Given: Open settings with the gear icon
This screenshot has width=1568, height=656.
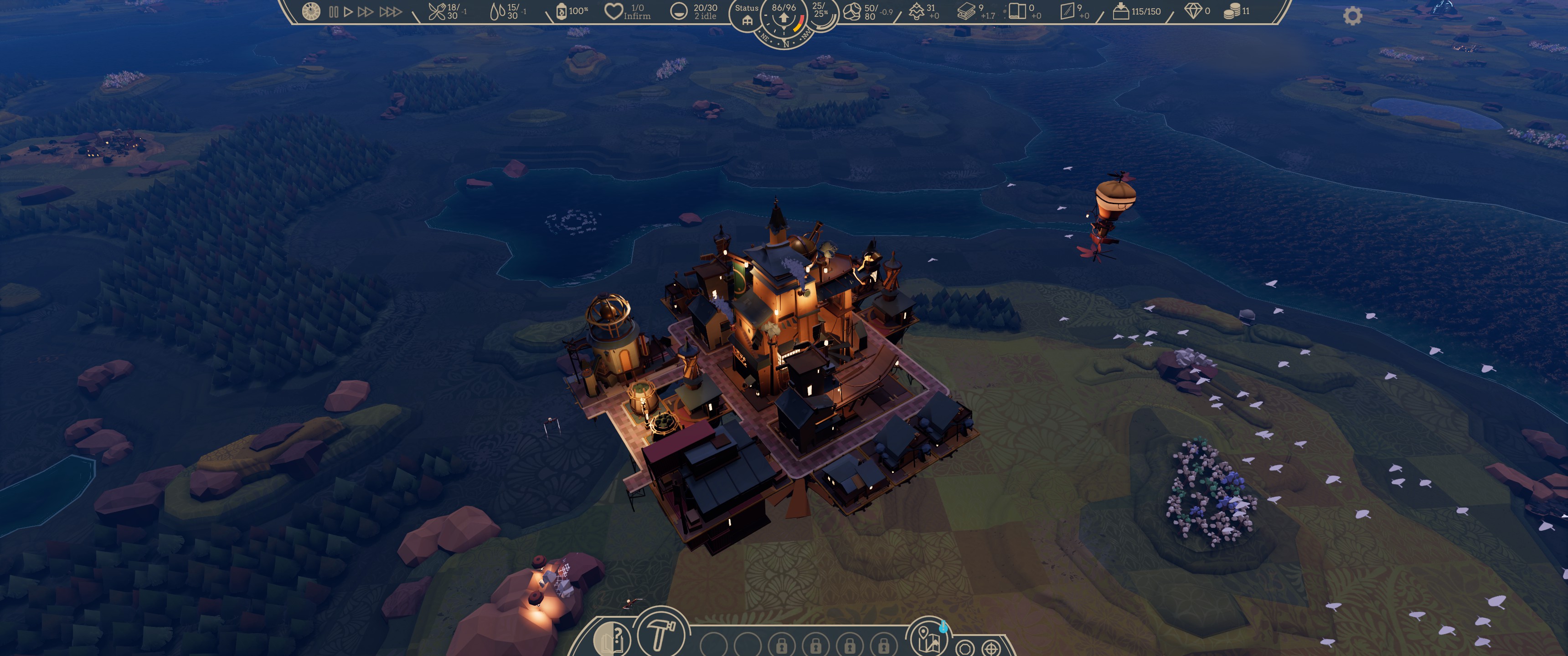Looking at the screenshot, I should (x=1352, y=16).
